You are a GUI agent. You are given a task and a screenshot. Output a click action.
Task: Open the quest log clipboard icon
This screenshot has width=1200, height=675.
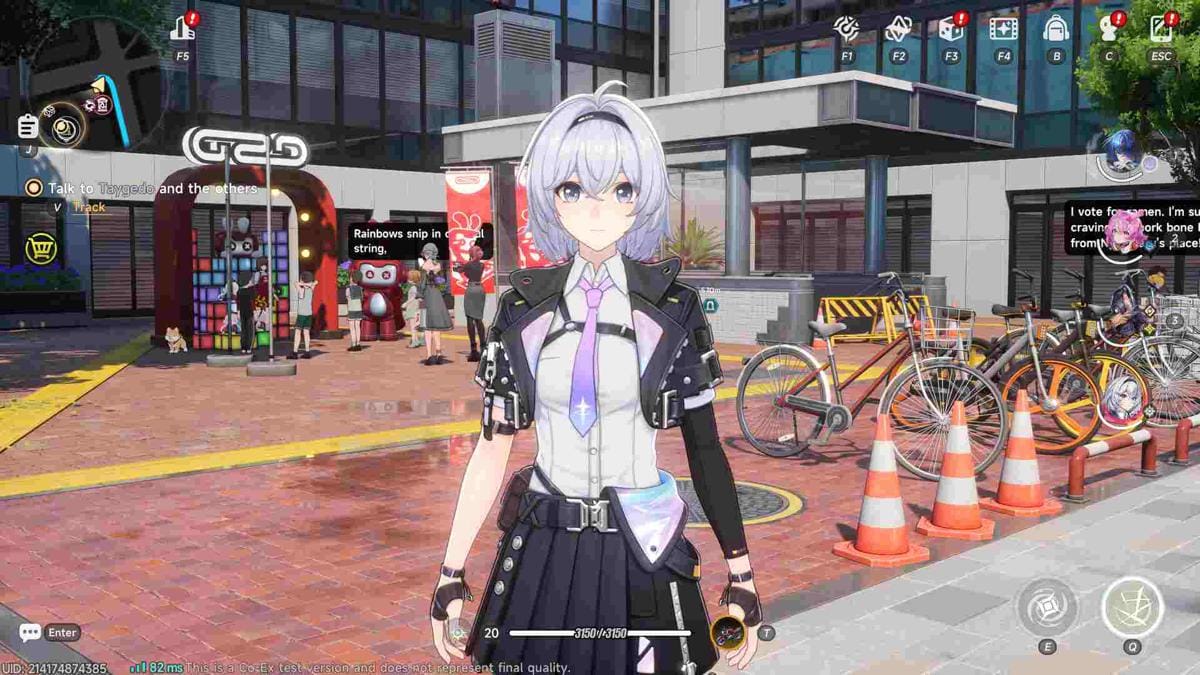(x=28, y=127)
